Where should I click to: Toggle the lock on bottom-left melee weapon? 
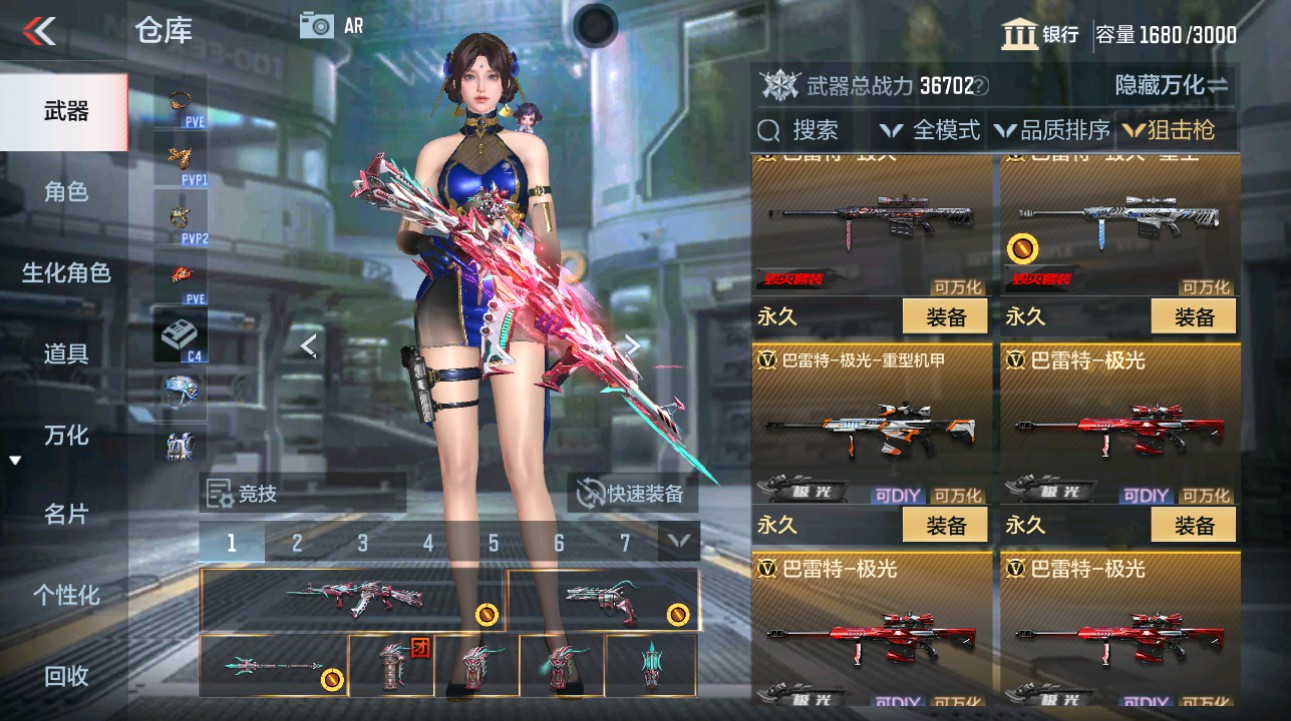point(330,678)
